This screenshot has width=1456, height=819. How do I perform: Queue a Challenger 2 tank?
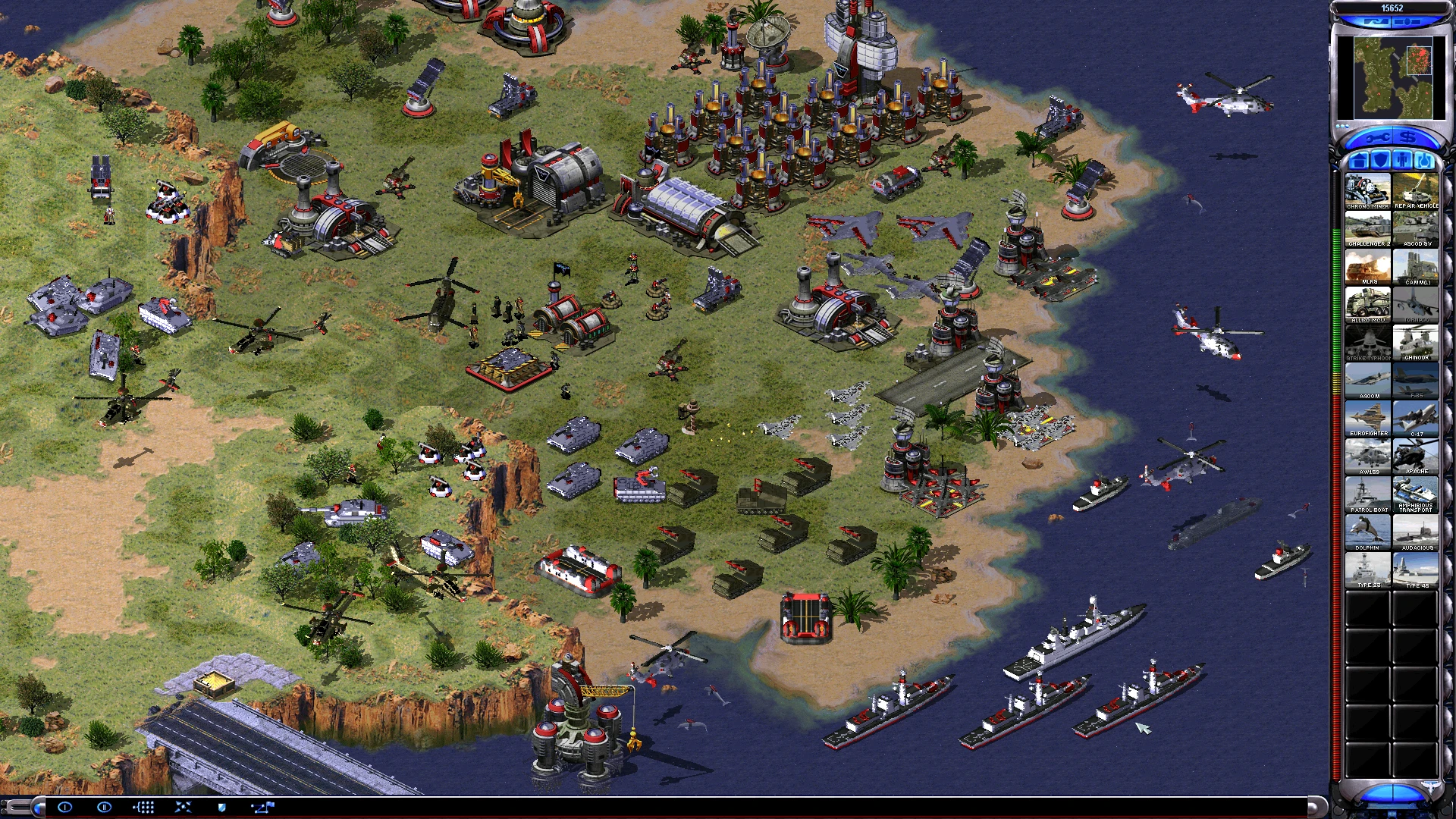click(1367, 227)
